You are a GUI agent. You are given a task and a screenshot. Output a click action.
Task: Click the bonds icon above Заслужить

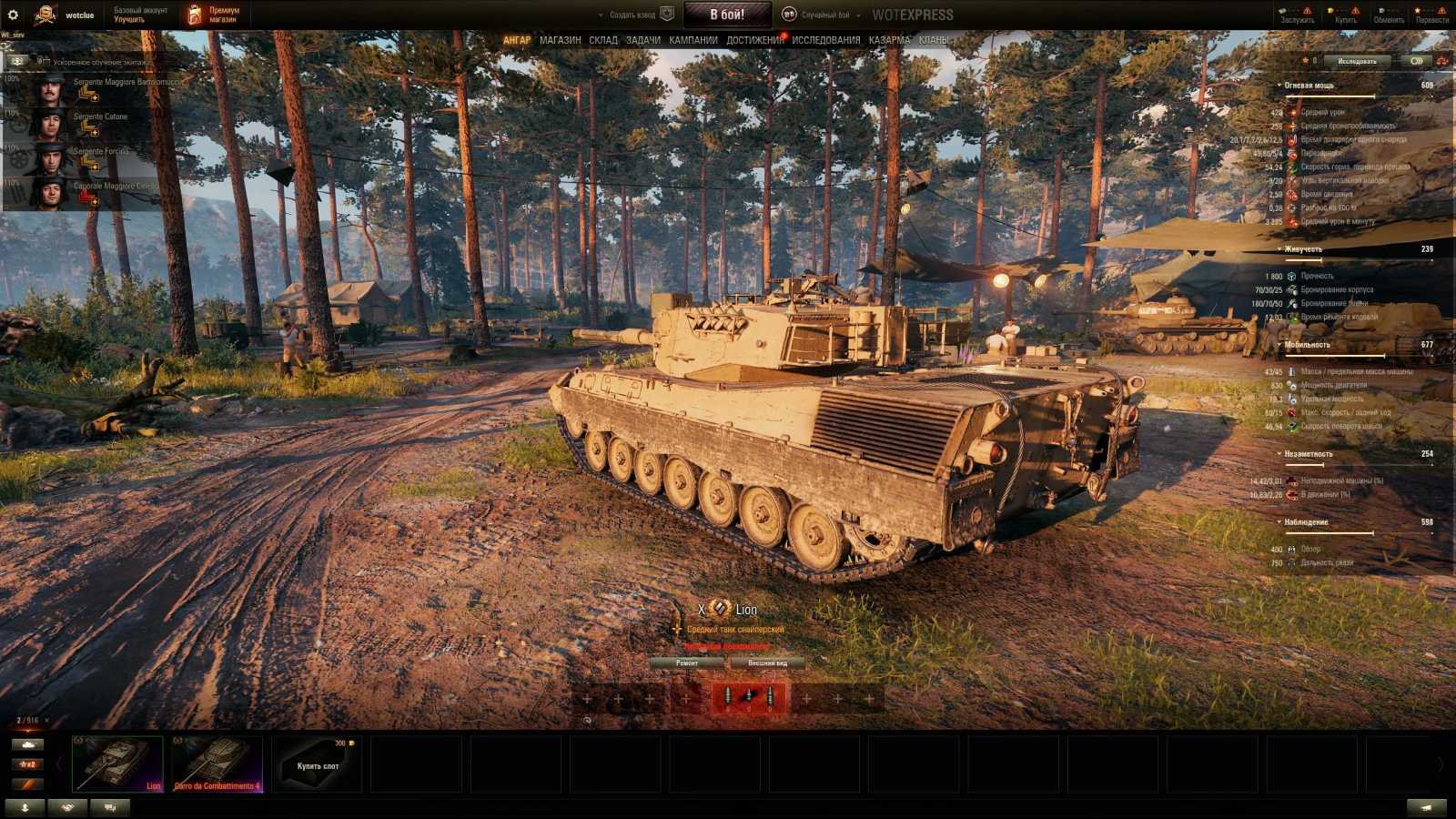coord(1283,11)
